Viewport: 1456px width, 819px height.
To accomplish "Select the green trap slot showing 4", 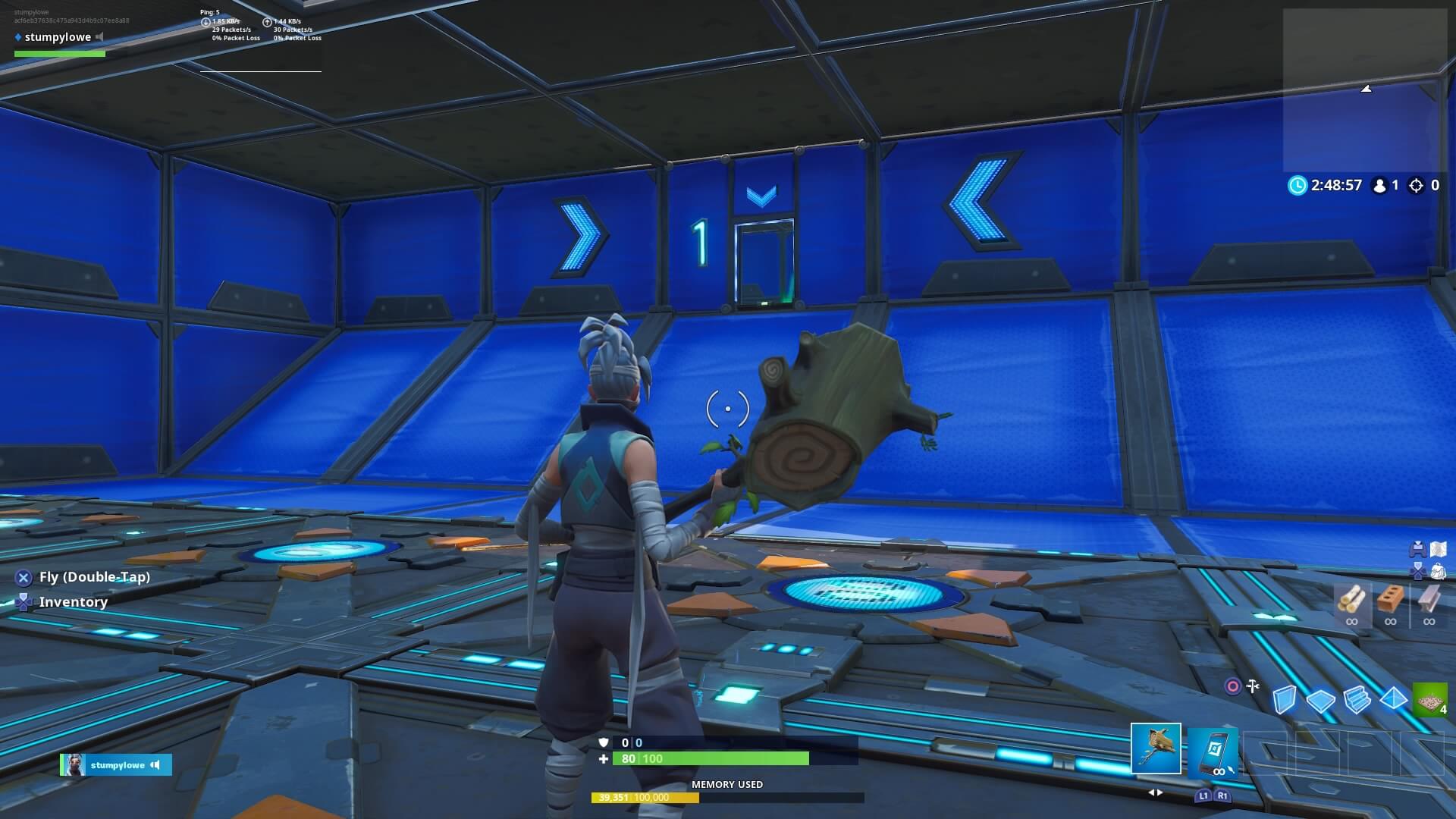I will click(1429, 698).
